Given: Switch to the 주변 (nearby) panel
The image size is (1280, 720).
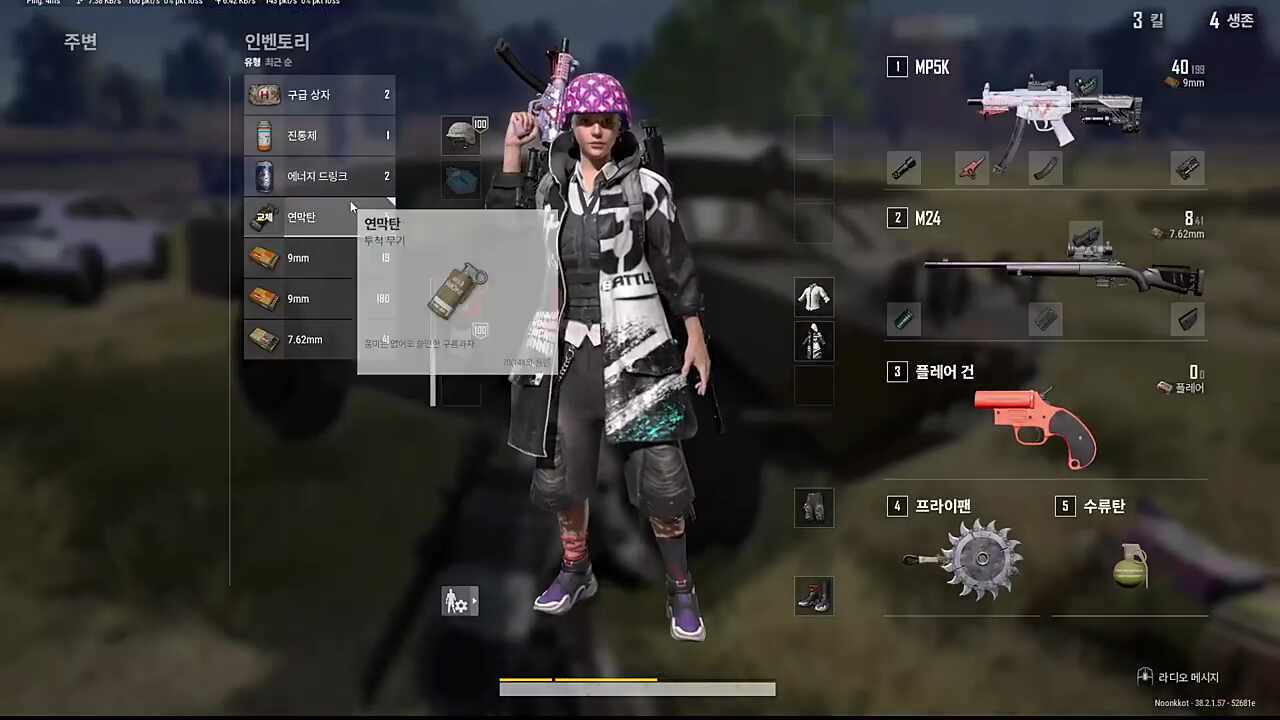Looking at the screenshot, I should pyautogui.click(x=80, y=42).
